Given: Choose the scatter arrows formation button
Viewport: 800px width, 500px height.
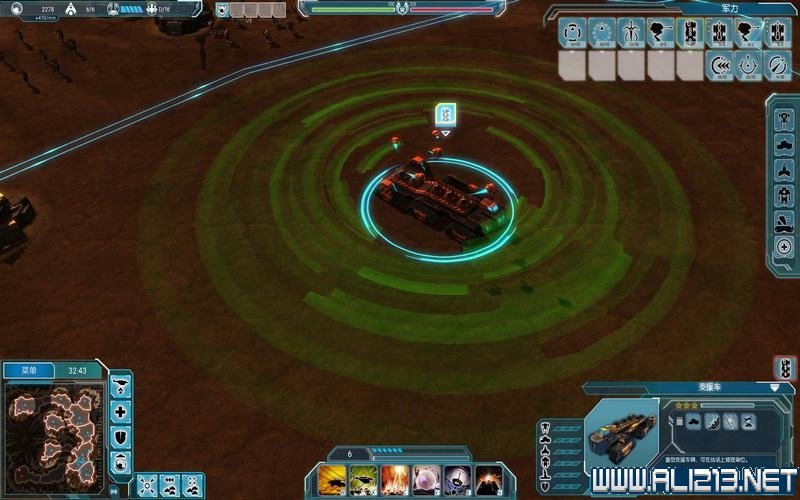Looking at the screenshot, I should pos(146,484).
